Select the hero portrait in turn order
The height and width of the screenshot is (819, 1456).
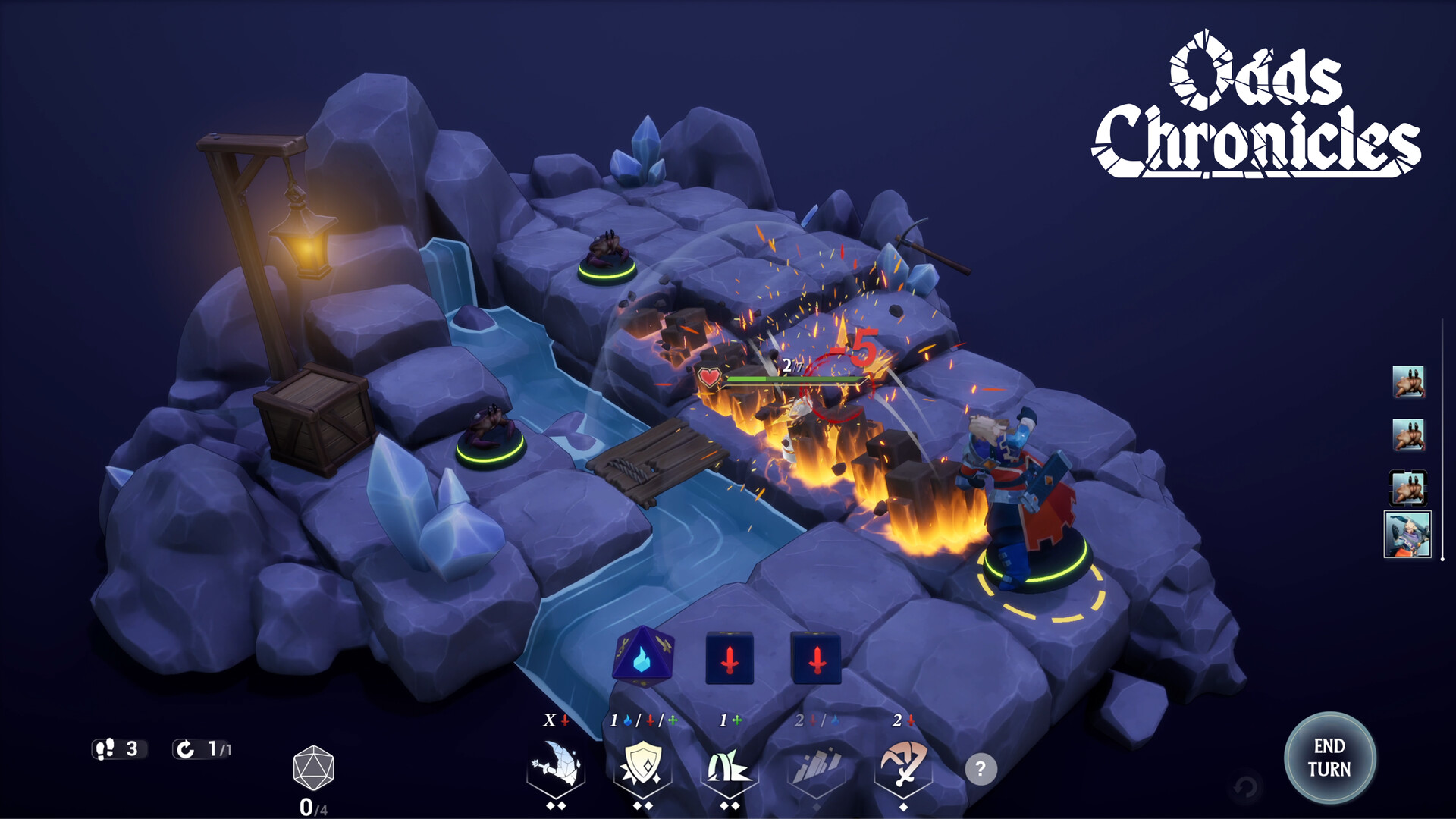pos(1407,534)
